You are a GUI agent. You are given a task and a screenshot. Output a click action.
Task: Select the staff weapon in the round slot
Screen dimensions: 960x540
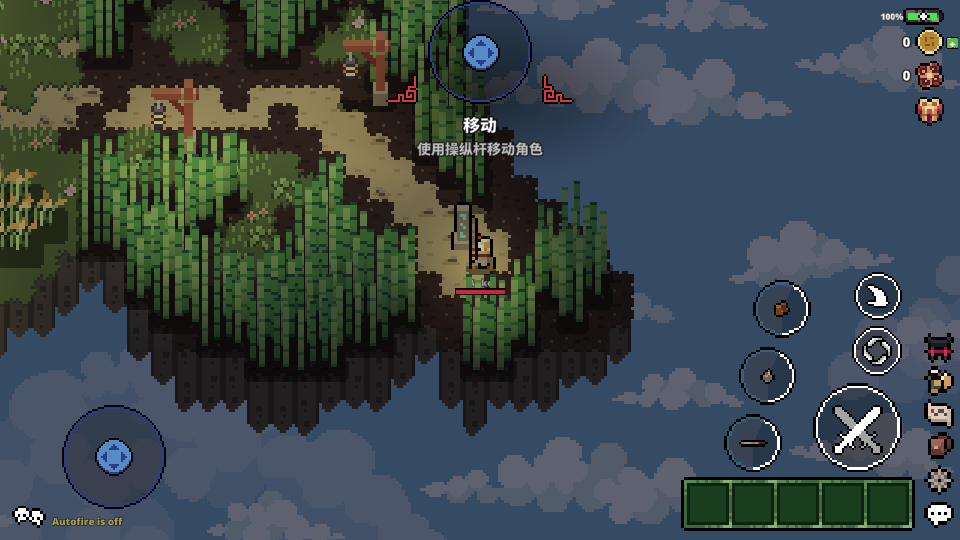(752, 442)
